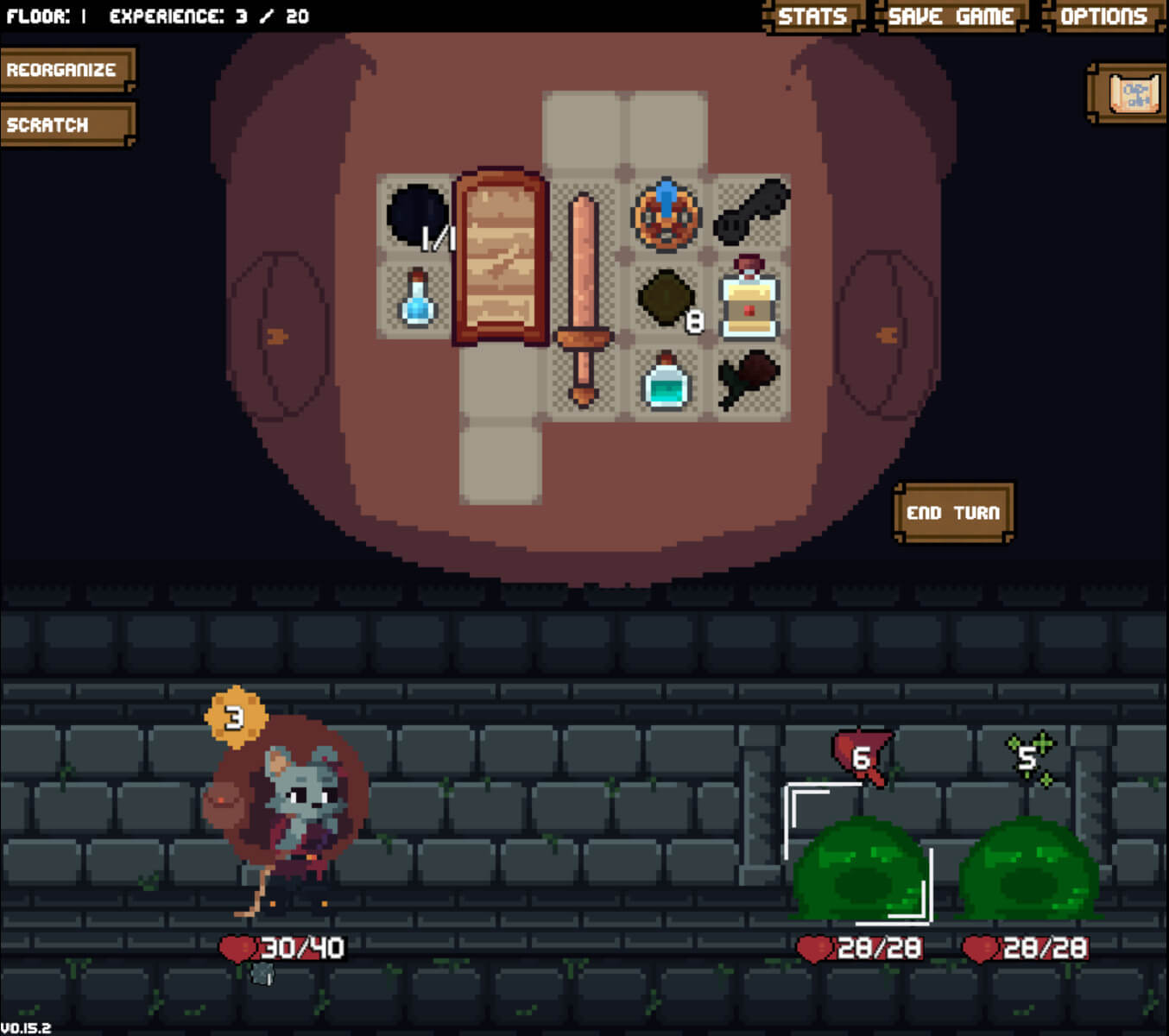The image size is (1169, 1036).
Task: Select the copper sword in the backpack
Action: [x=582, y=294]
